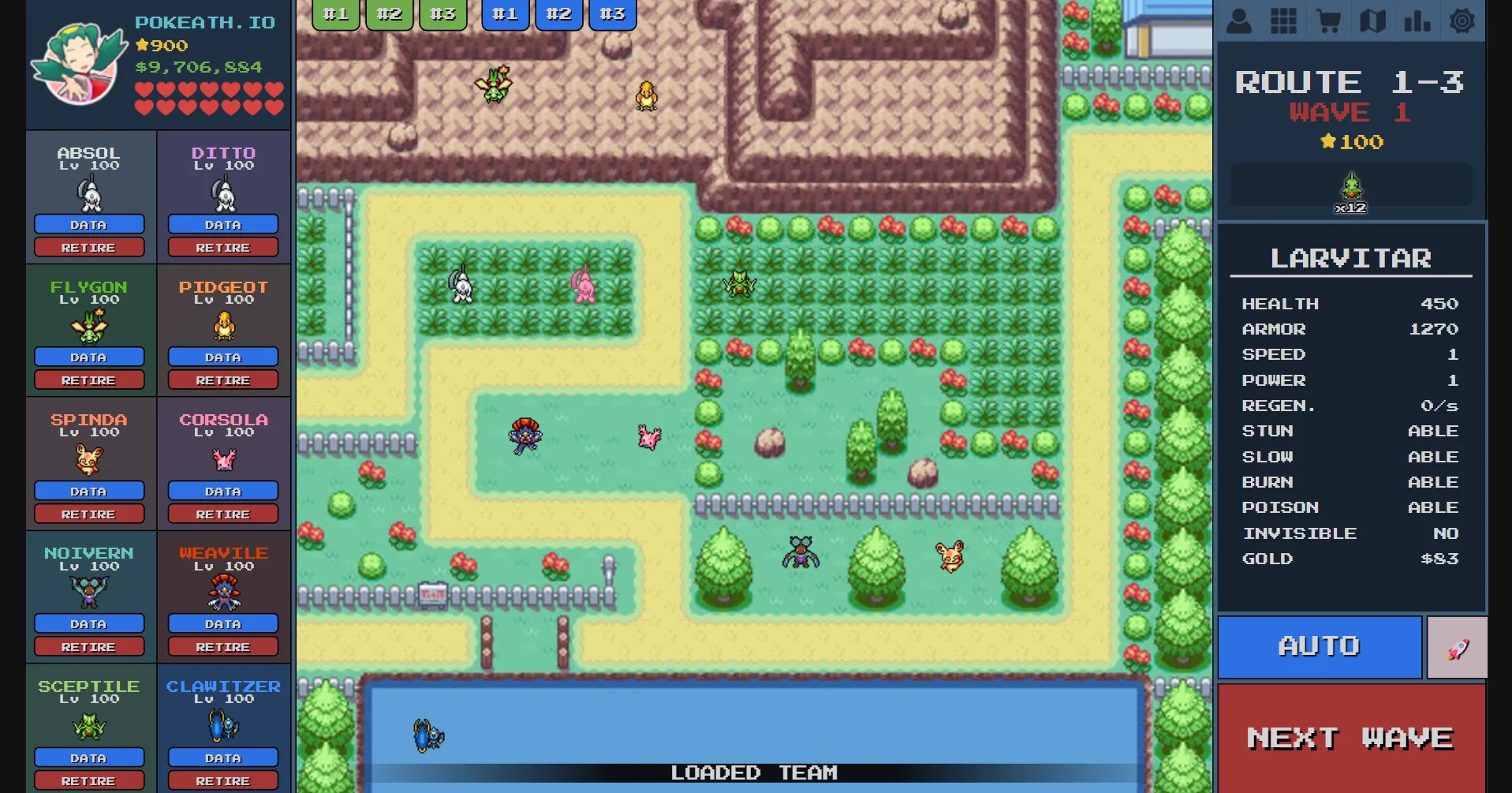Retire the Ditto unit

click(x=223, y=247)
